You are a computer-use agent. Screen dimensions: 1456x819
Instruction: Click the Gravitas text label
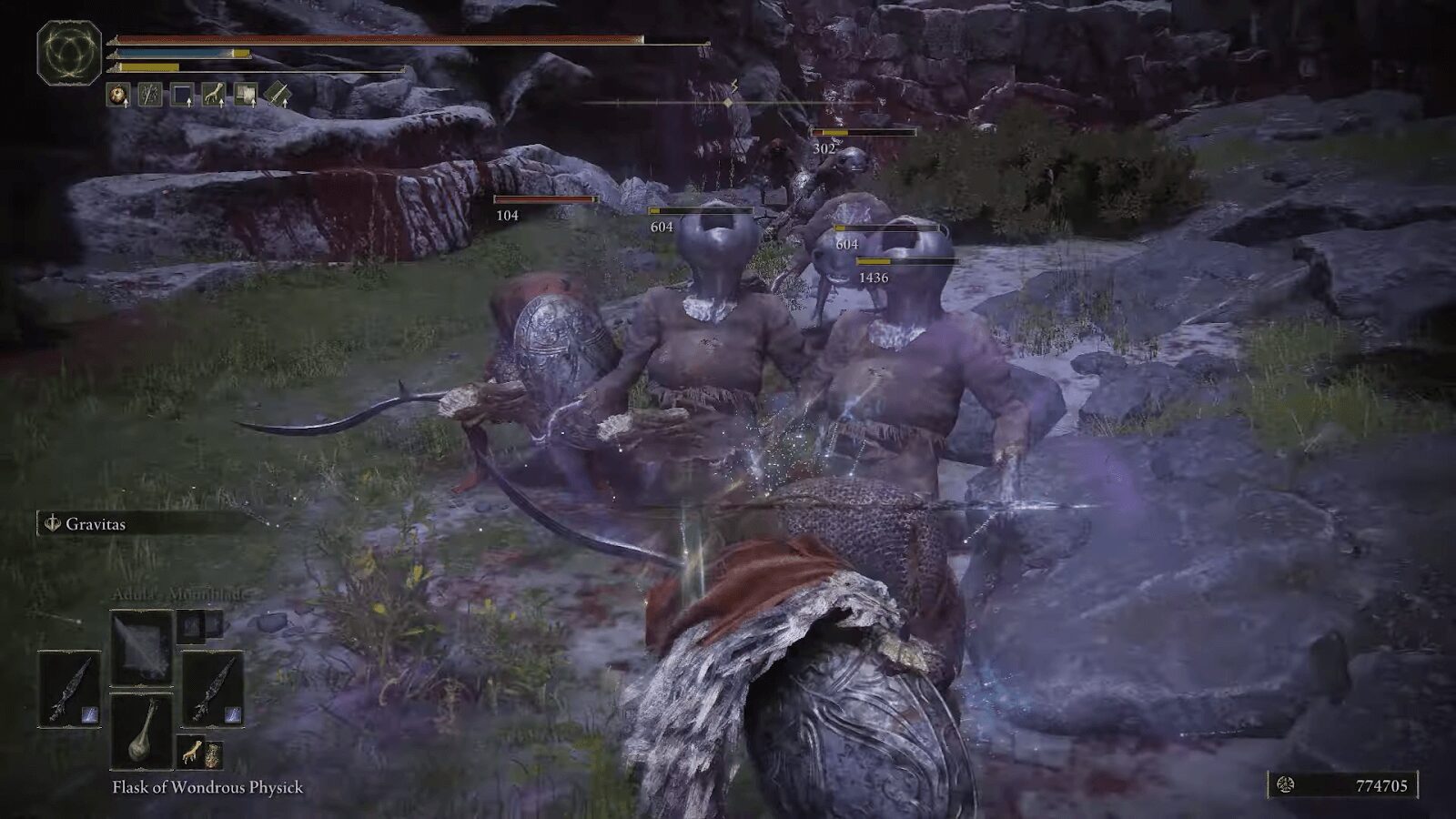point(96,523)
